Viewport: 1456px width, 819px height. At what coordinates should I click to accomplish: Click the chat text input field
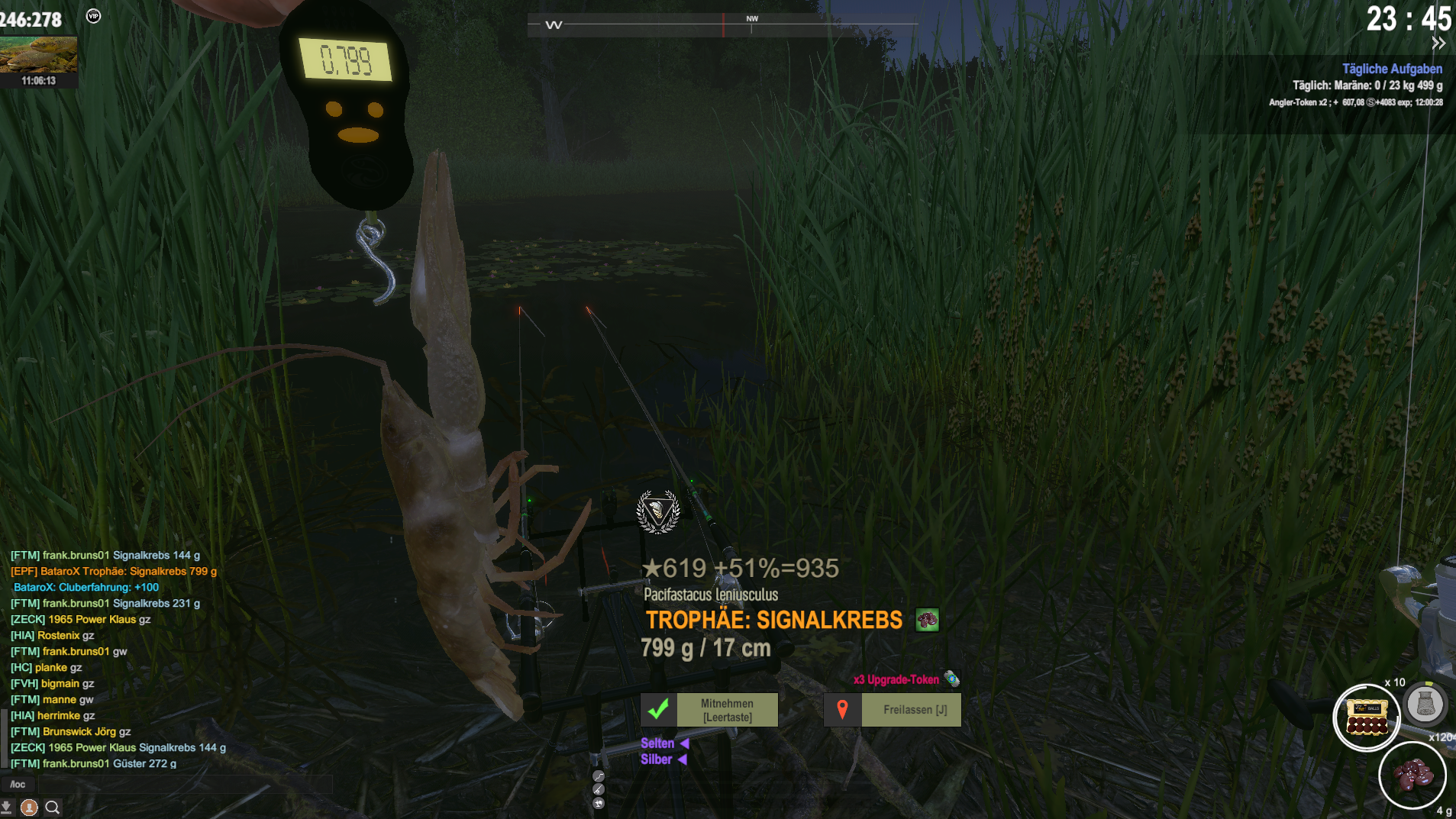pos(183,784)
